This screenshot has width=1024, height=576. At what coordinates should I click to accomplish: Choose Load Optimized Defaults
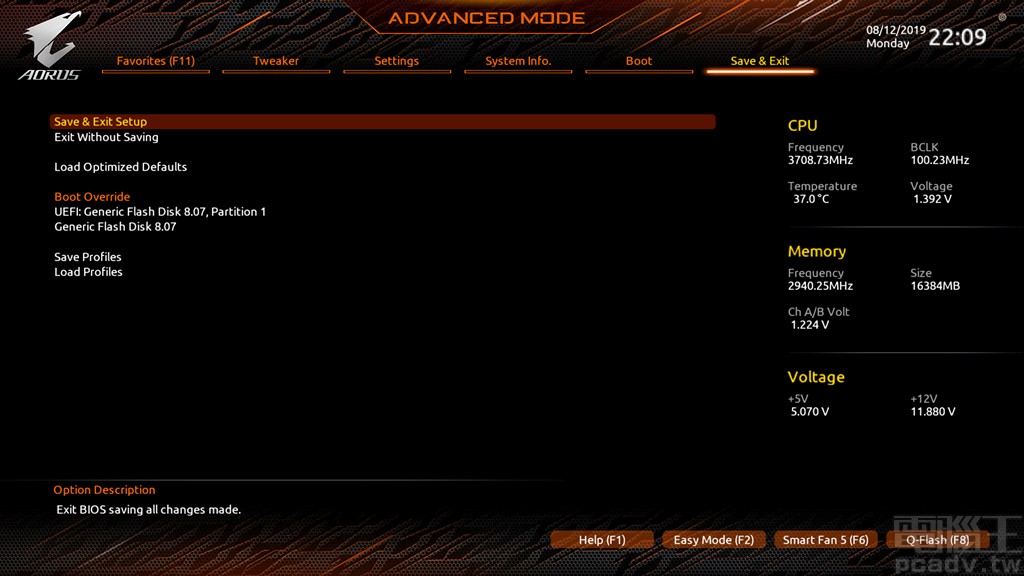coord(121,167)
